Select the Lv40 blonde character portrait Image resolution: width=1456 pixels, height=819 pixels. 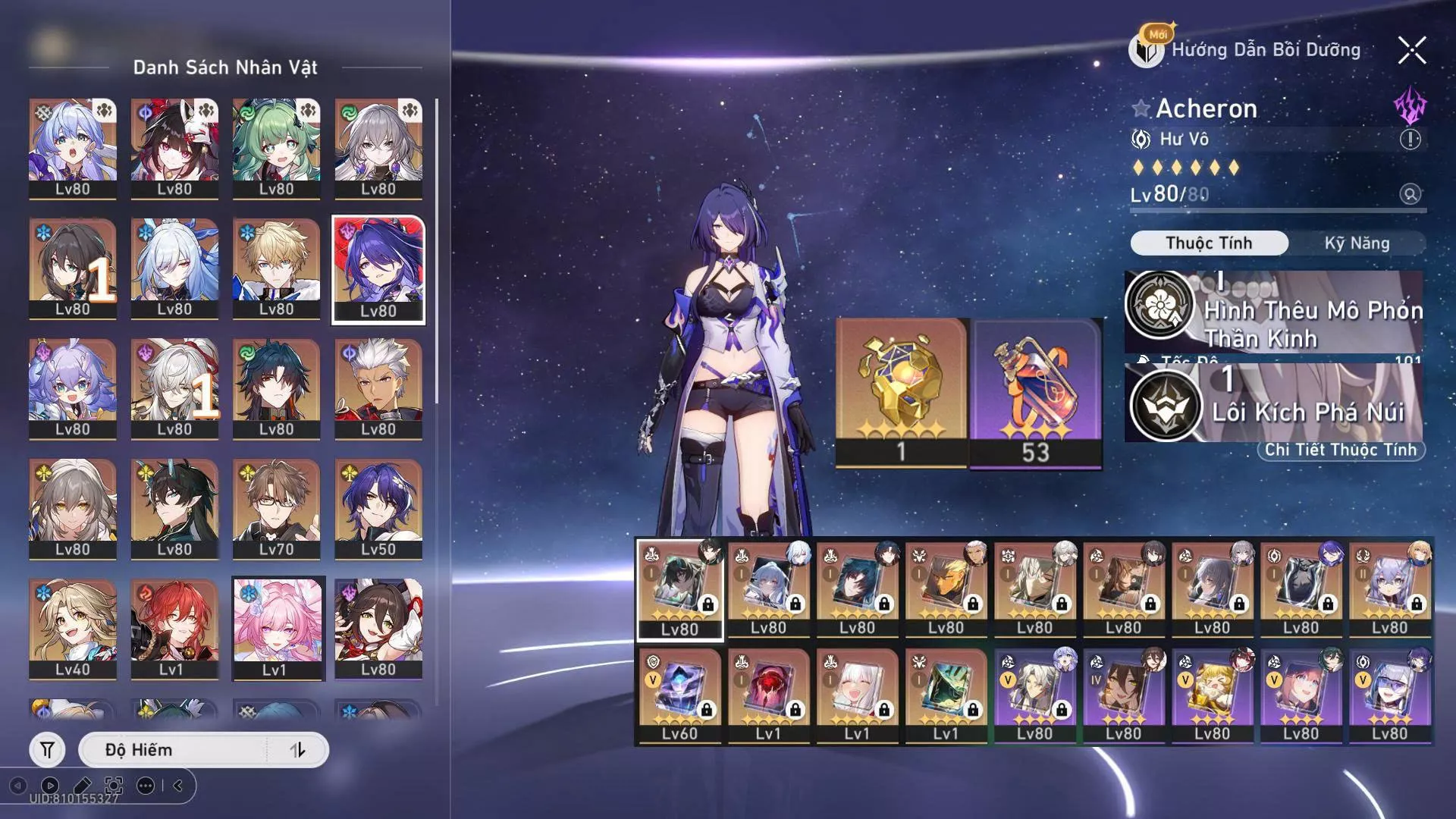[x=73, y=628]
